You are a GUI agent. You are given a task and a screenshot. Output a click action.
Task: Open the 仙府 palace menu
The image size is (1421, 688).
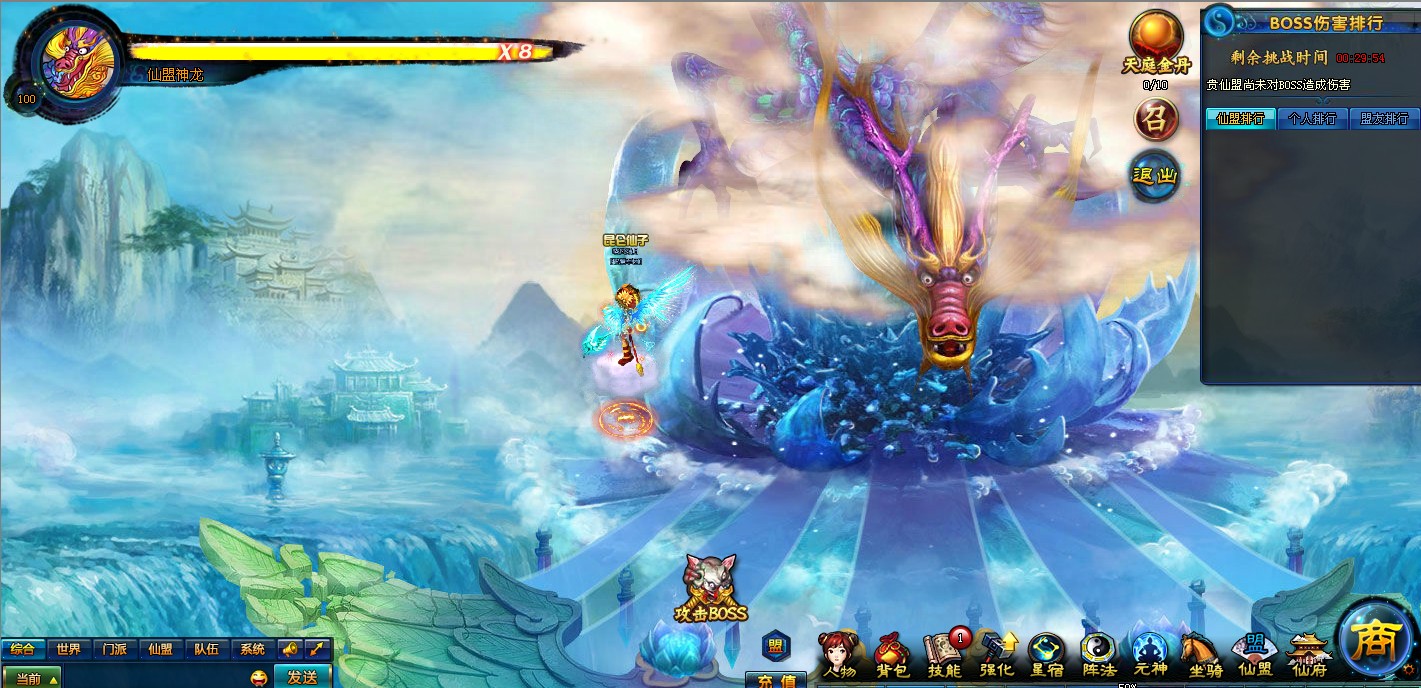[x=1308, y=655]
